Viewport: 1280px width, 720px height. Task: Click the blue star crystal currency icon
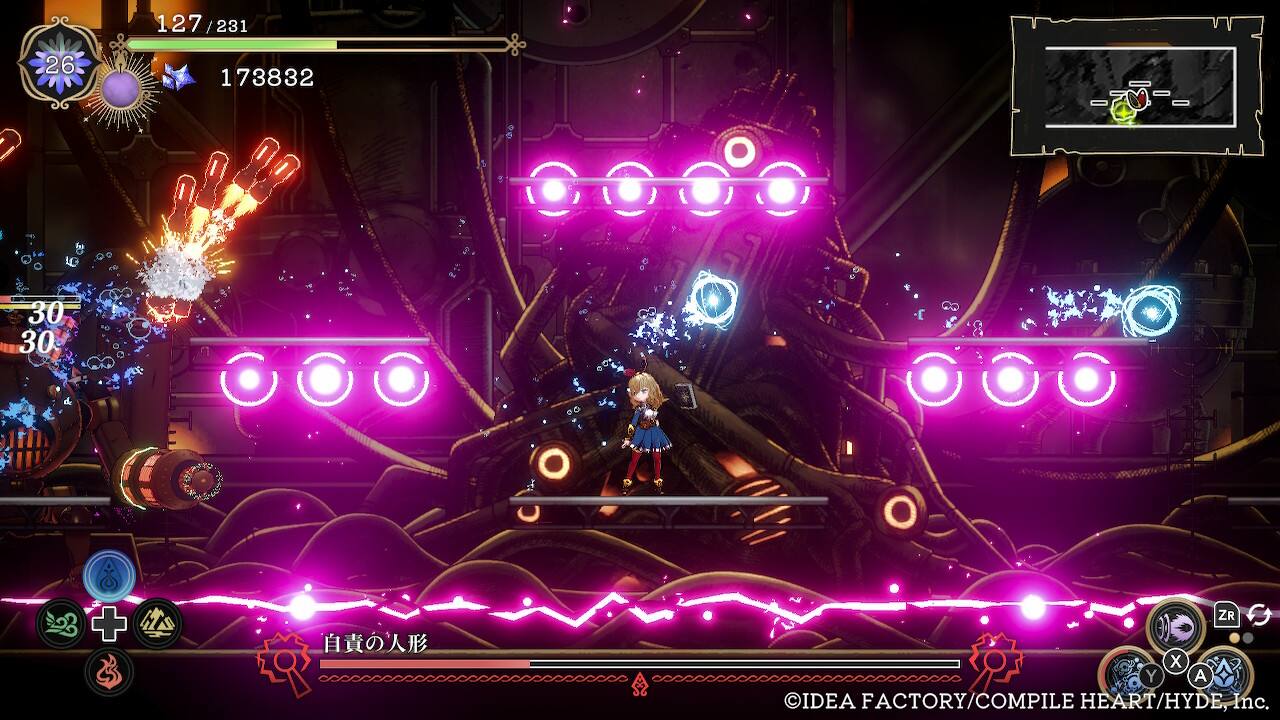click(178, 77)
